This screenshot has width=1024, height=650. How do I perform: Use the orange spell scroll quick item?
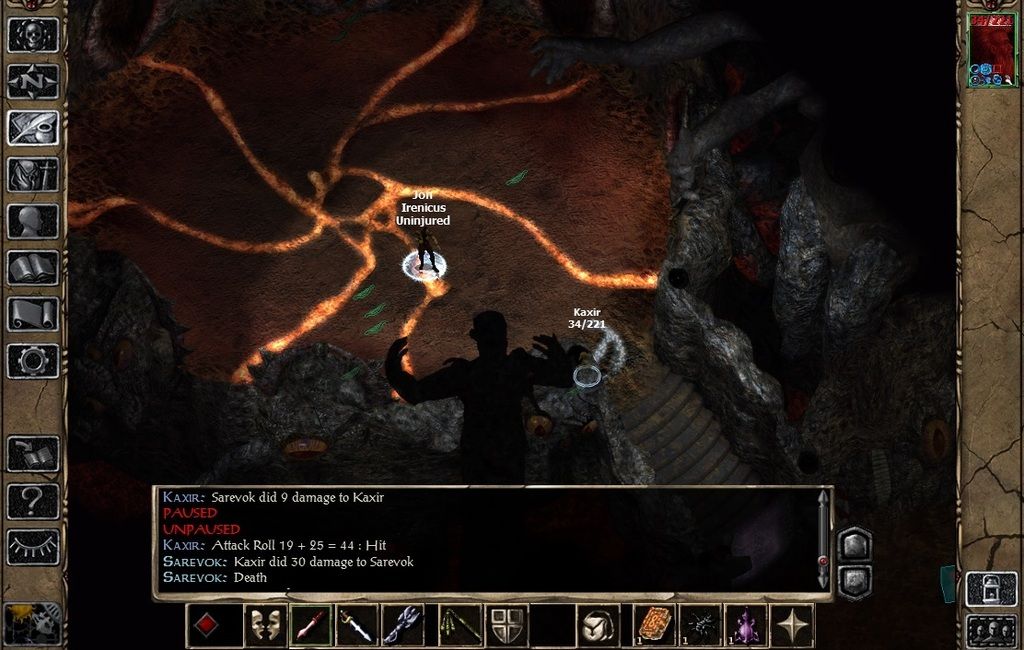pyautogui.click(x=655, y=624)
